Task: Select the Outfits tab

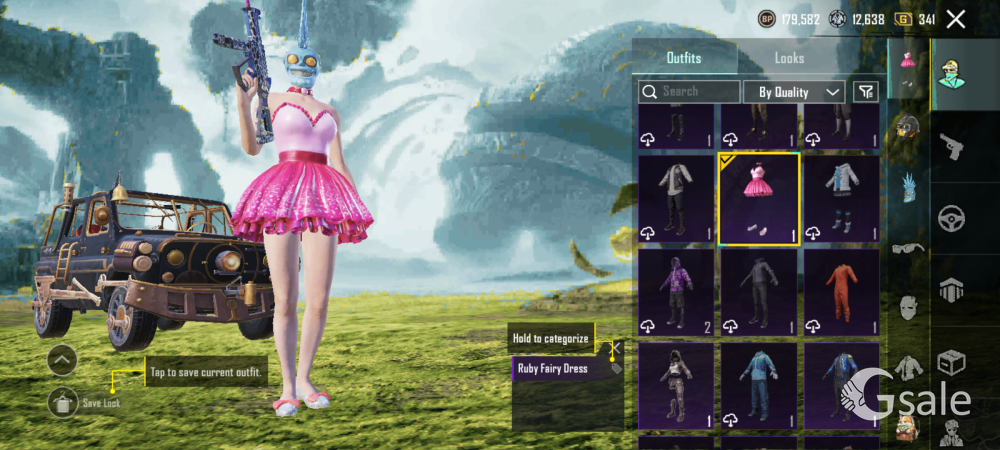Action: 684,58
